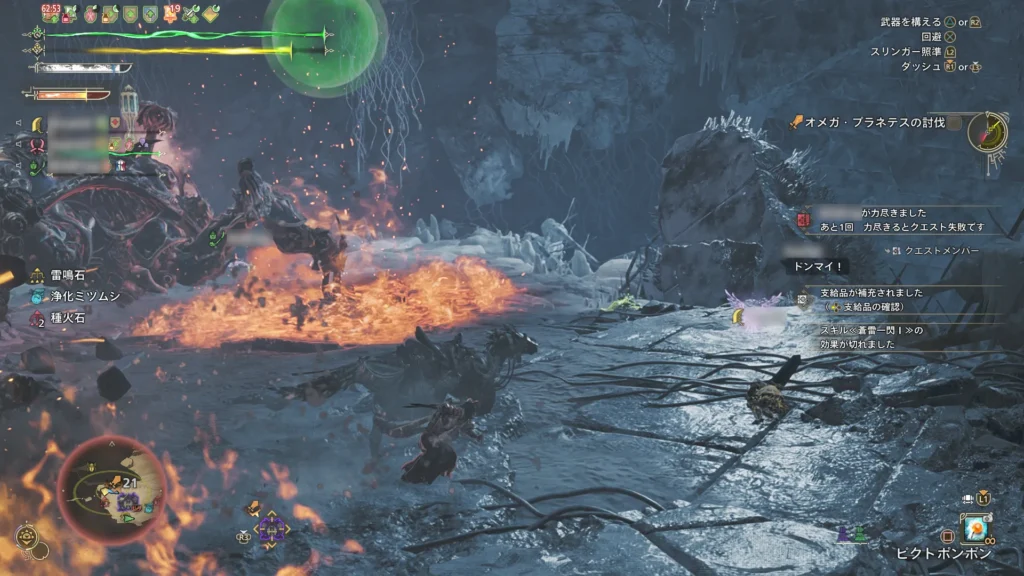Click the buff icon showing 19

pyautogui.click(x=171, y=13)
